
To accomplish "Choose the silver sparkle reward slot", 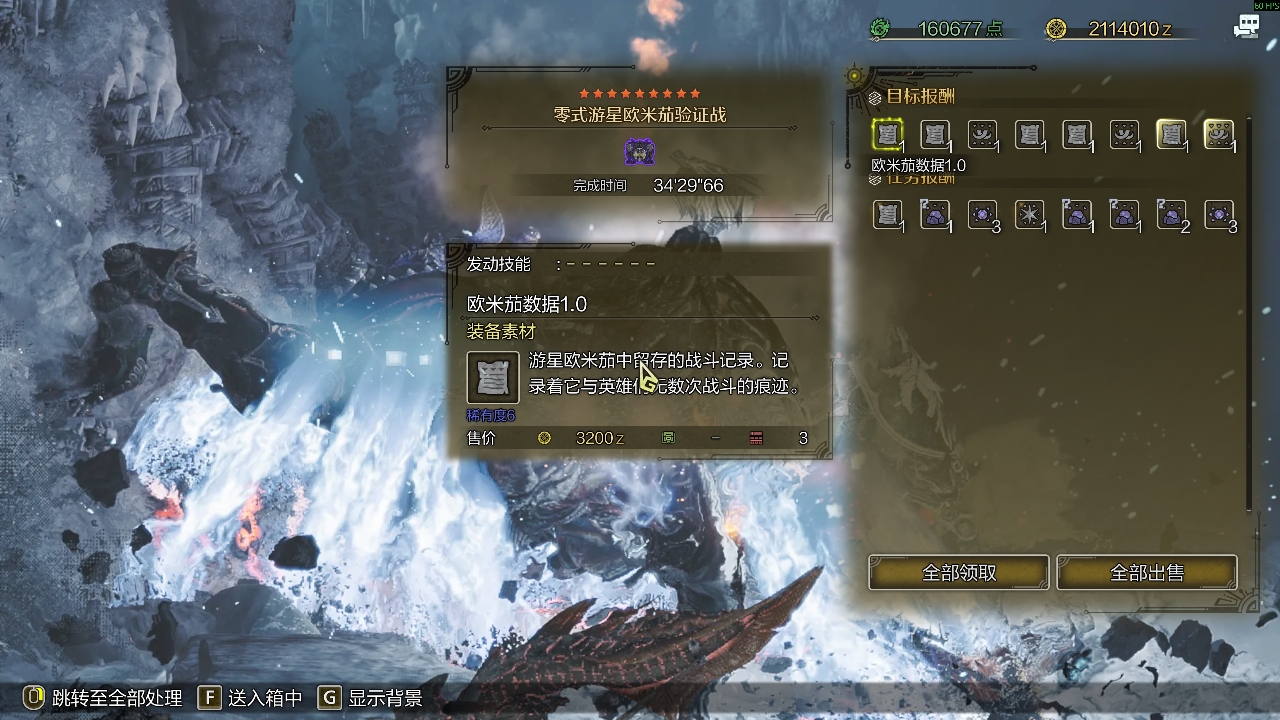I will coord(1029,214).
